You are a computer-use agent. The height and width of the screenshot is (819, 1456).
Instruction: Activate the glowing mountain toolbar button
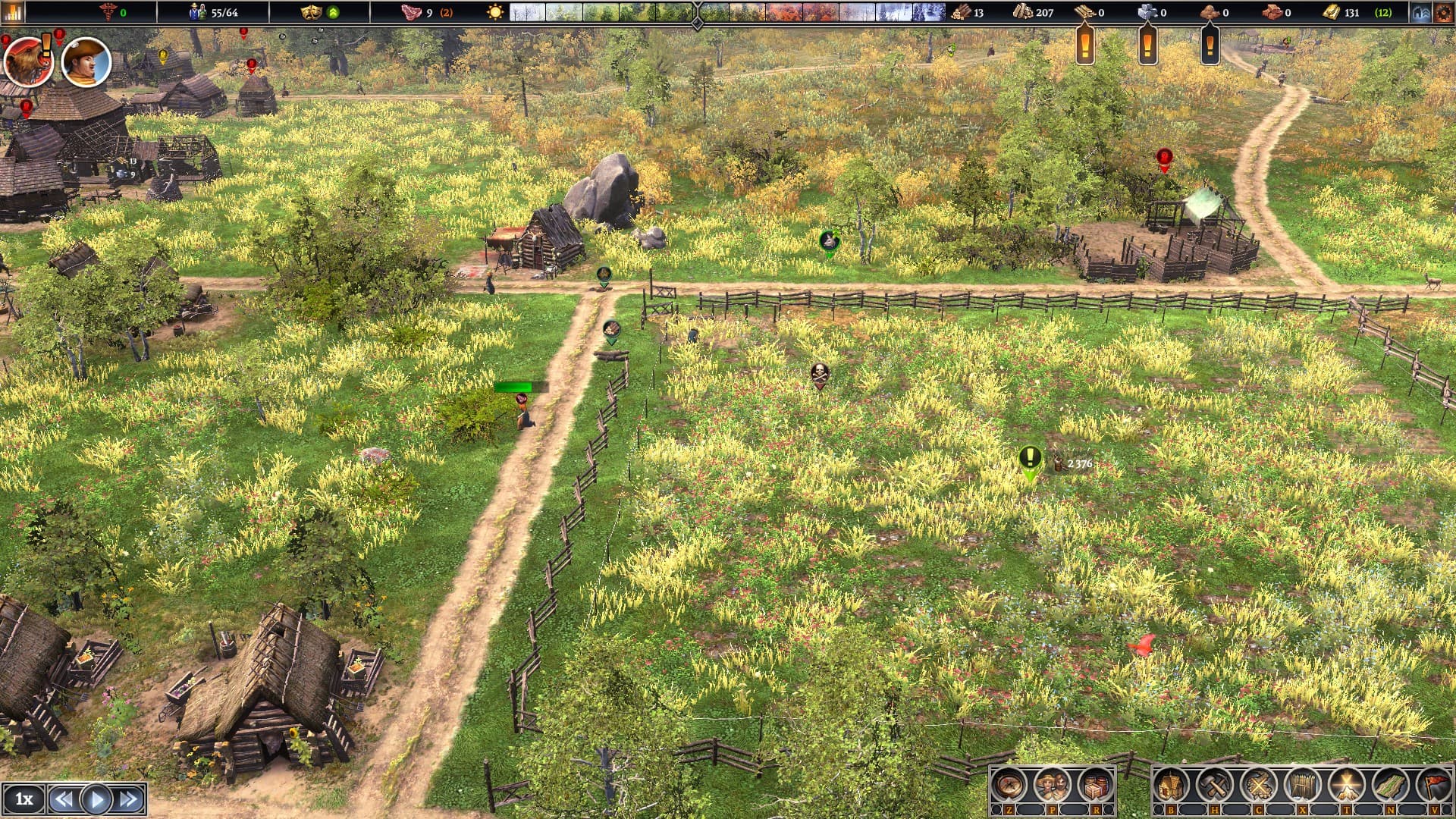tap(1346, 786)
